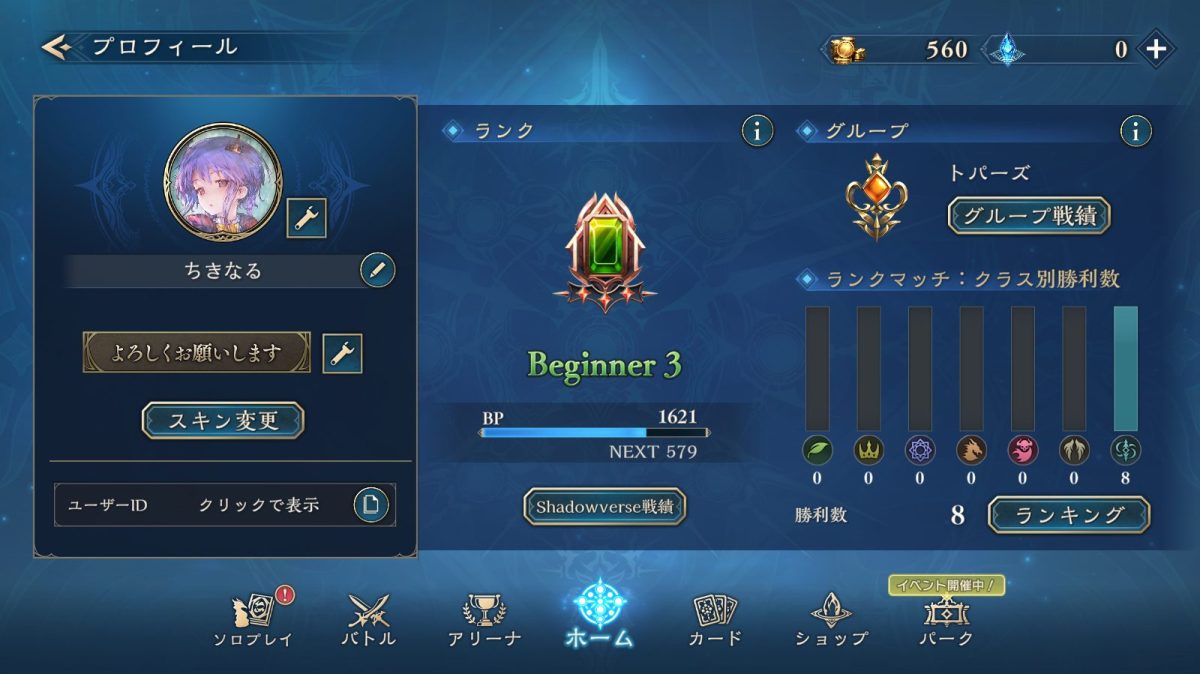1200x674 pixels.
Task: Show info about グループ
Action: (x=1135, y=130)
